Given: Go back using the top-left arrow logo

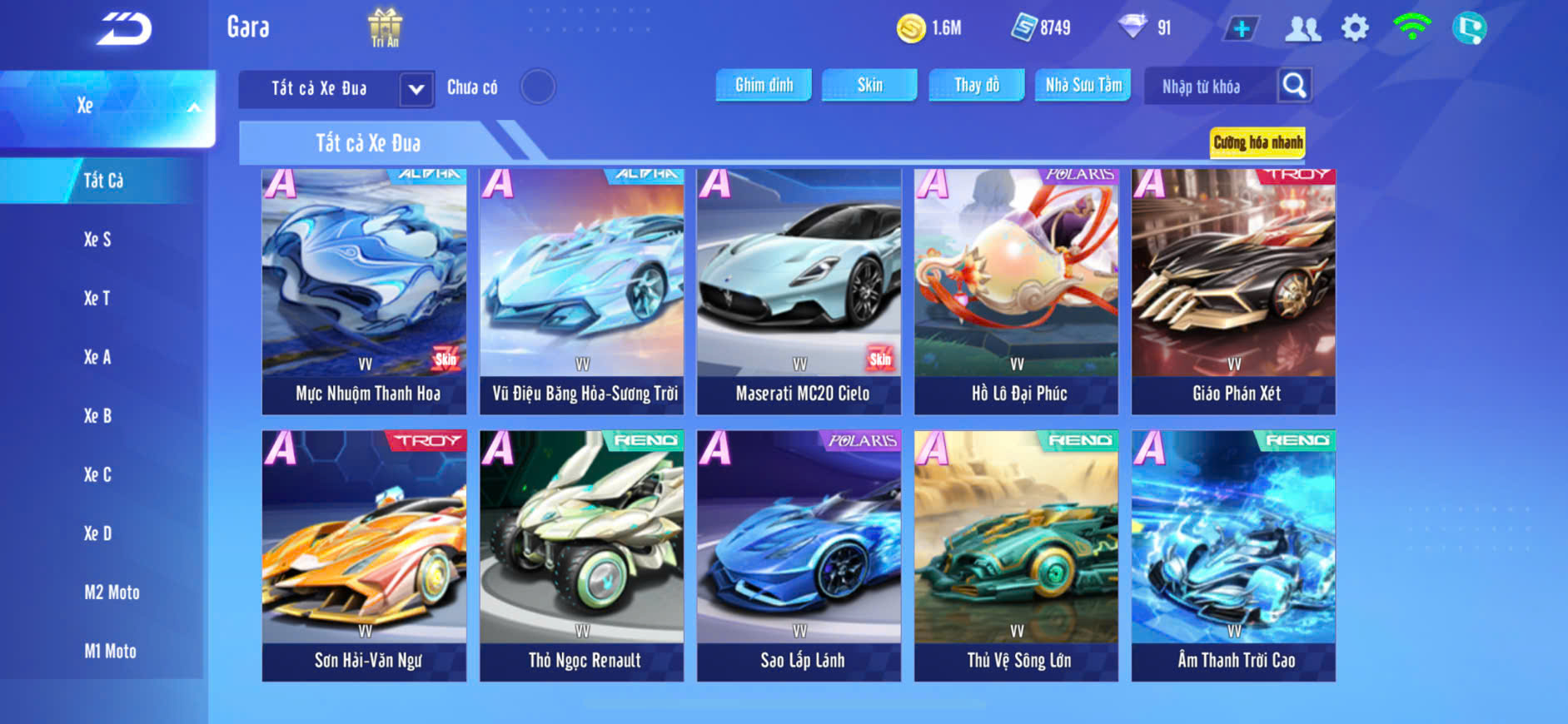Looking at the screenshot, I should pos(124,29).
